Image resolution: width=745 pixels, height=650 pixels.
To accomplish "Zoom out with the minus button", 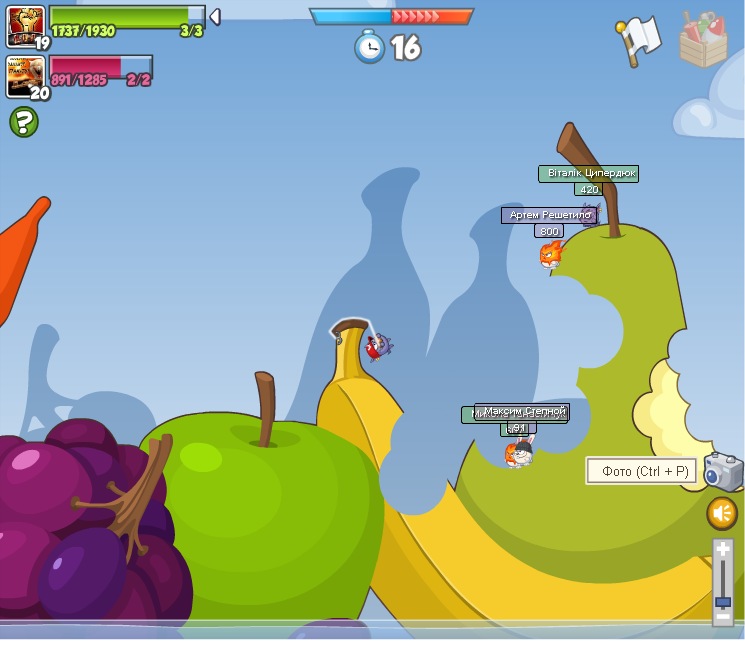I will point(723,618).
